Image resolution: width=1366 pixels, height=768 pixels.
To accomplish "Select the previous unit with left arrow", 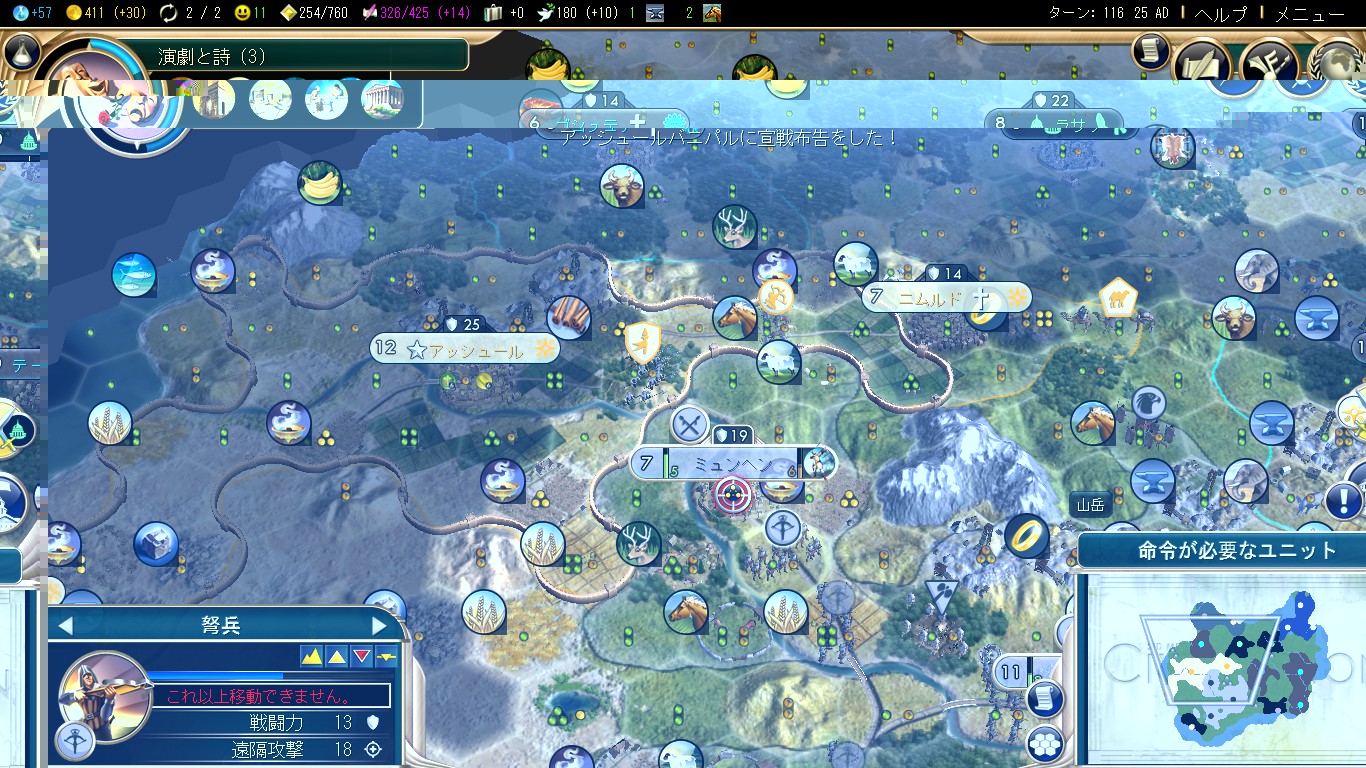I will pyautogui.click(x=66, y=626).
